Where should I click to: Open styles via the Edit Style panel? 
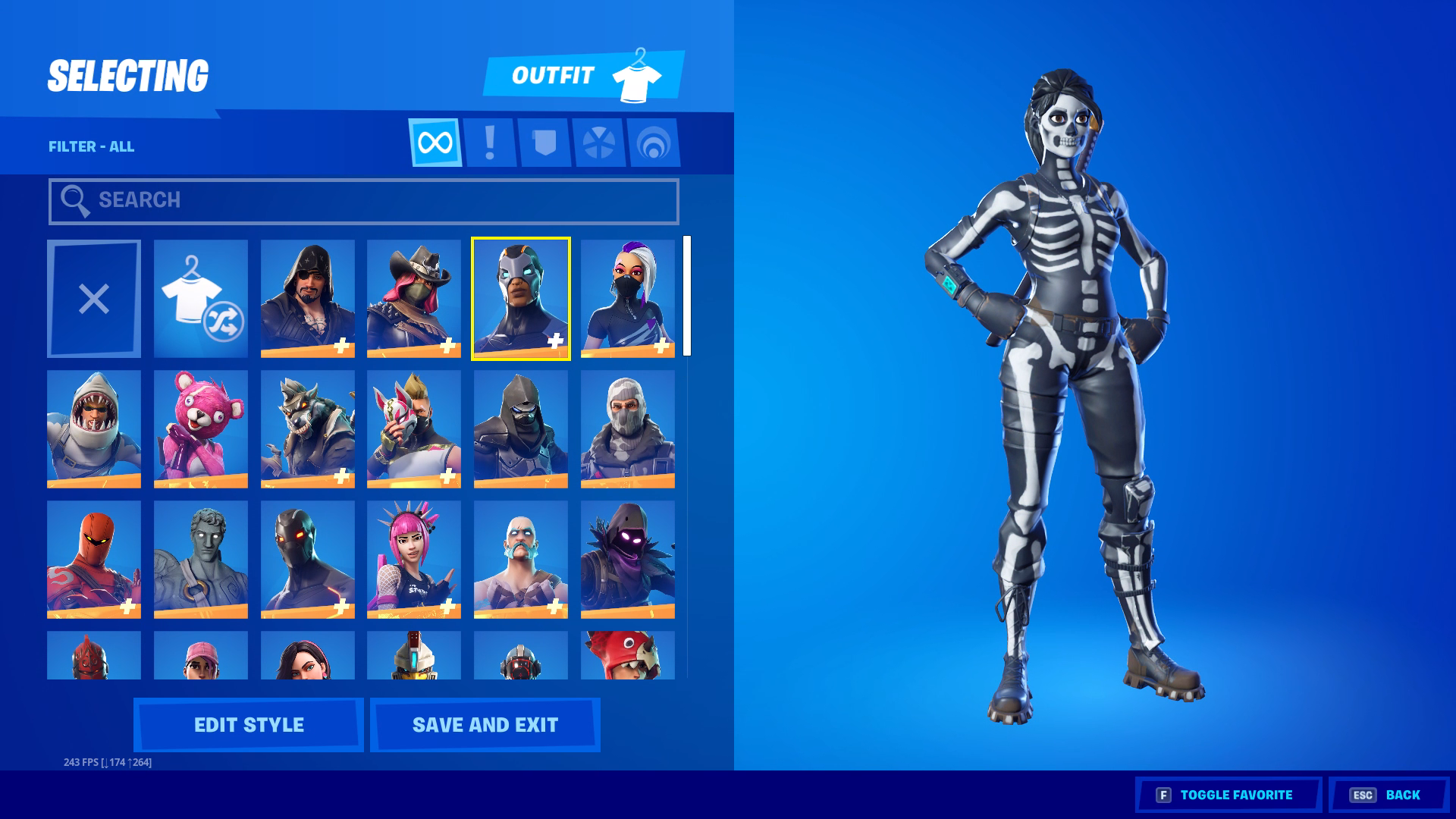[x=248, y=724]
